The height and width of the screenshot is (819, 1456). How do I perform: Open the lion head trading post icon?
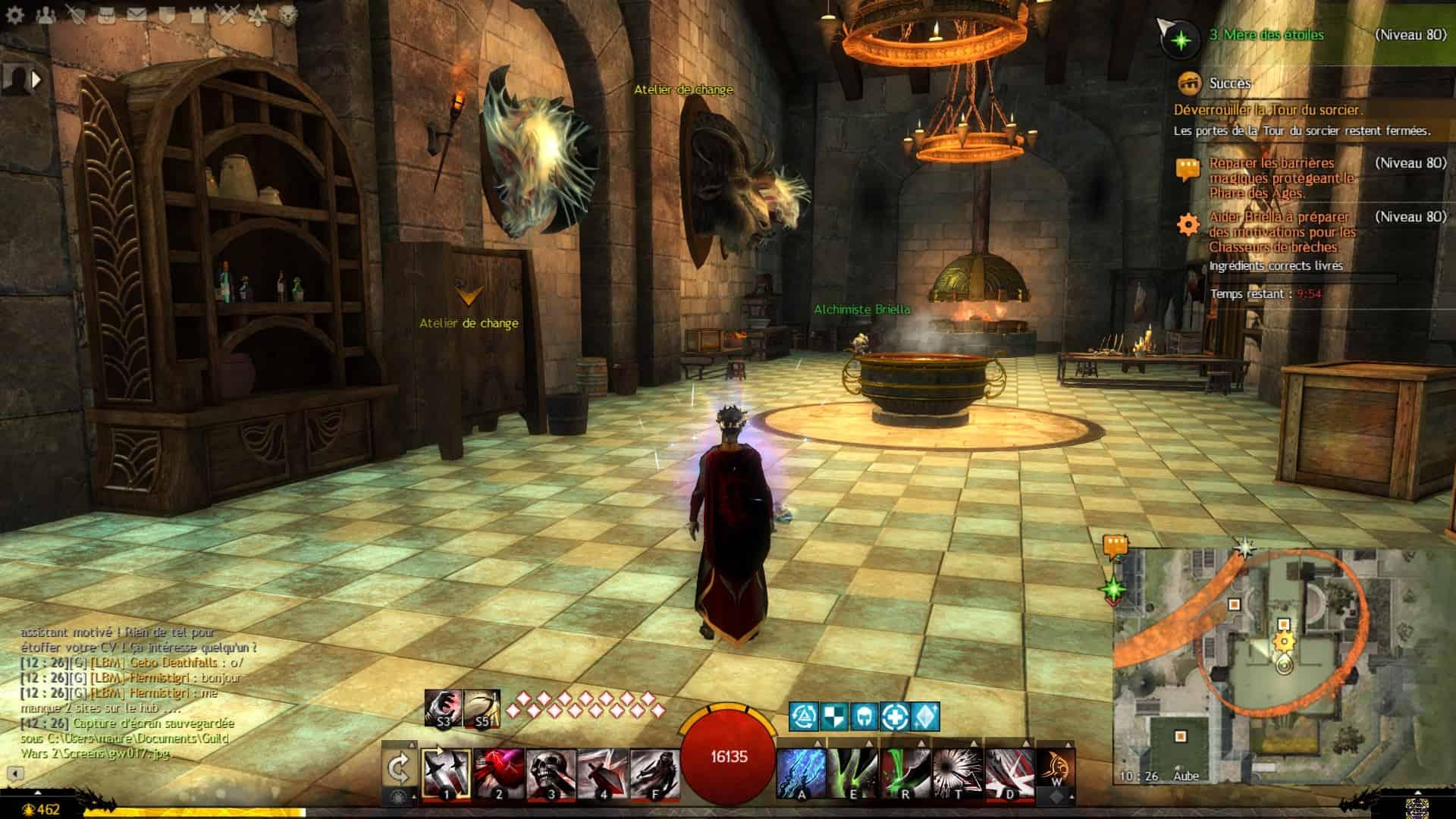click(x=288, y=15)
